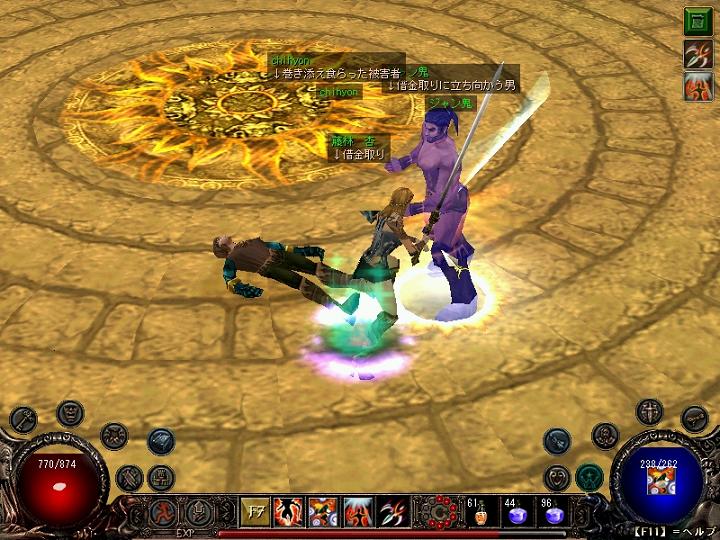Activate the red flaming figure icon at top right
The width and height of the screenshot is (720, 540).
click(x=697, y=87)
